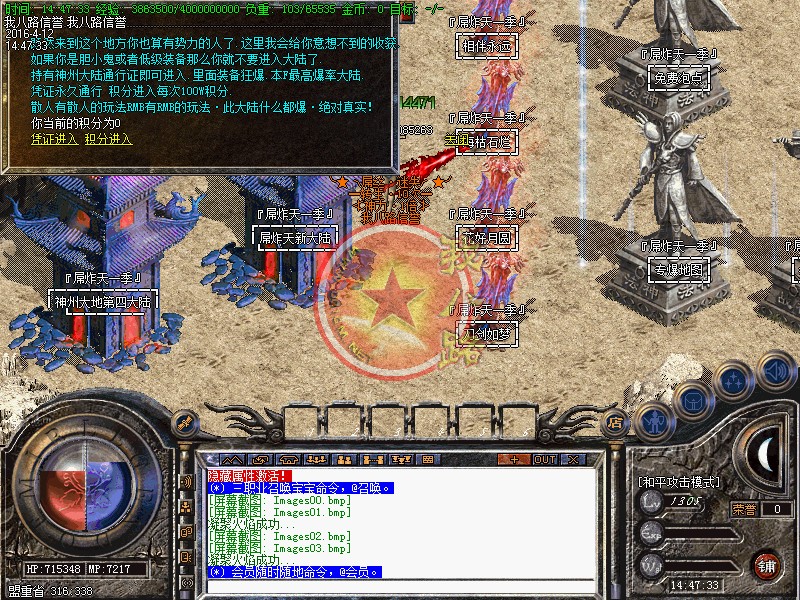Close the chat panel with X
Viewport: 800px width, 600px height.
[573, 459]
